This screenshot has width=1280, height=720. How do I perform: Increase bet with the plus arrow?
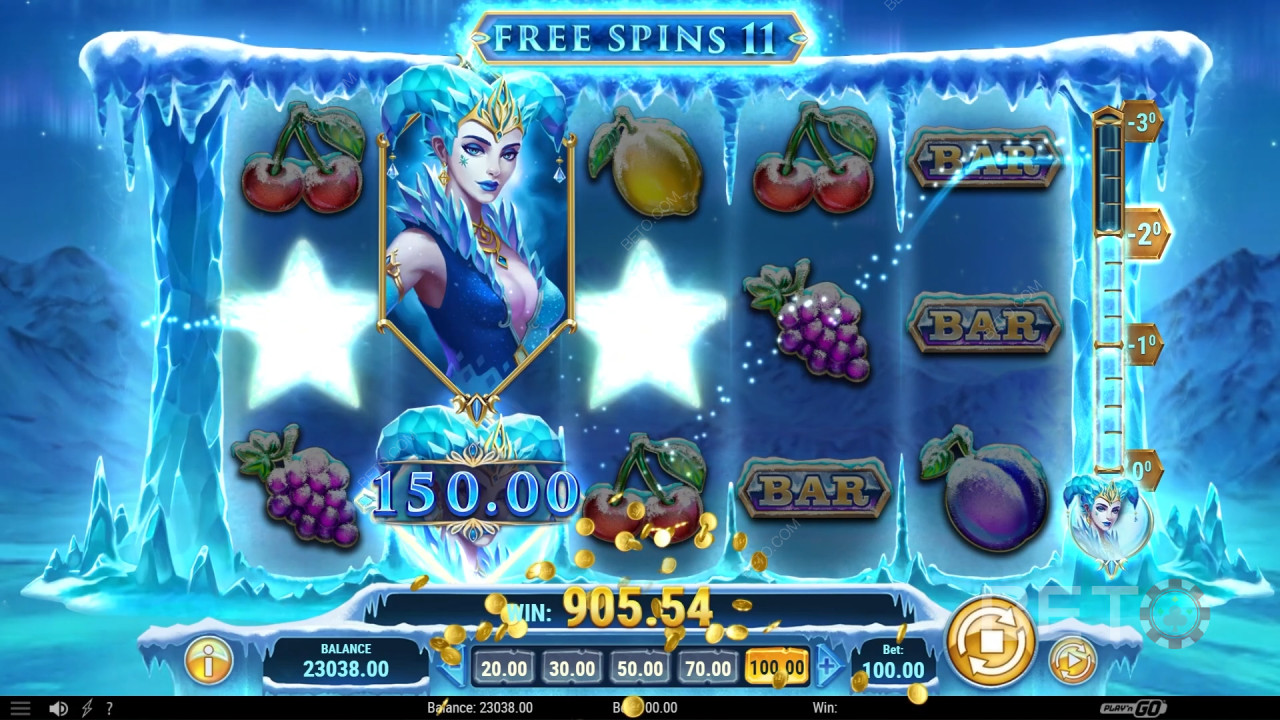(829, 666)
